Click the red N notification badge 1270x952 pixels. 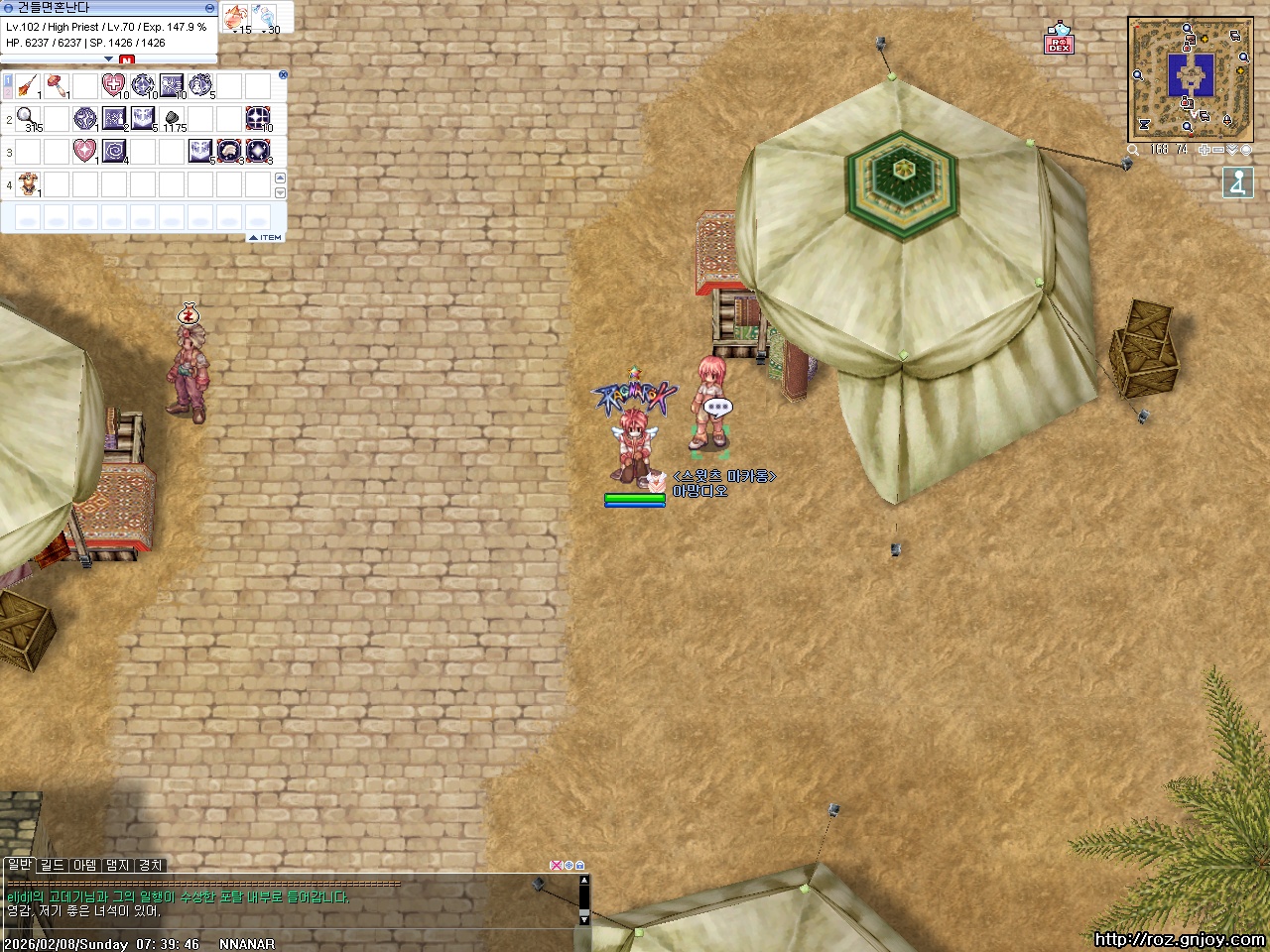[x=126, y=60]
